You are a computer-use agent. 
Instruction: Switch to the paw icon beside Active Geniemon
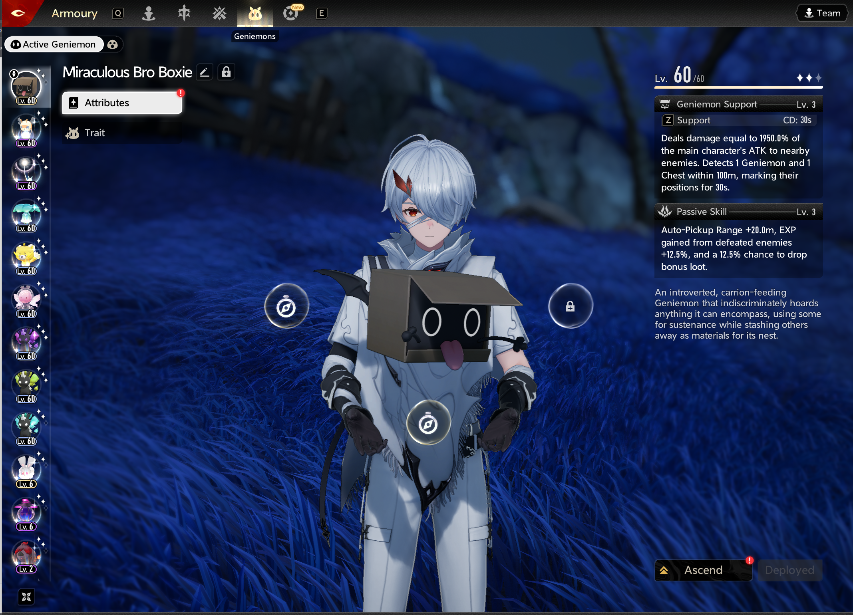click(x=113, y=44)
